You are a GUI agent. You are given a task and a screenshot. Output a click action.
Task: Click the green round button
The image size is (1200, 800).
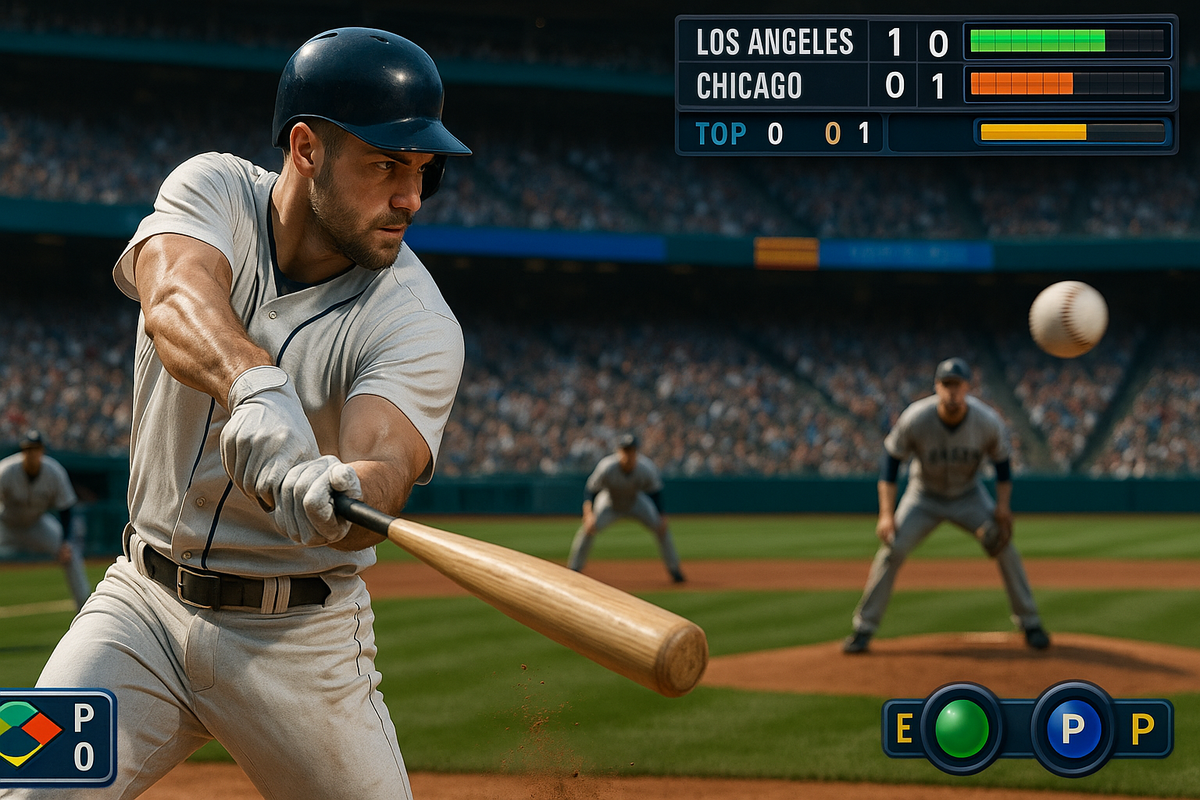(x=961, y=728)
